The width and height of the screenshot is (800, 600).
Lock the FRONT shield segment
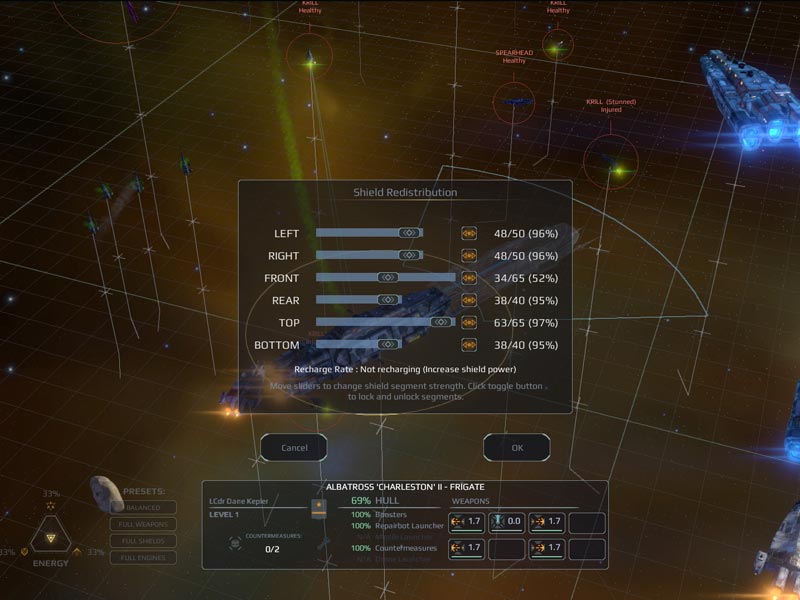(469, 278)
